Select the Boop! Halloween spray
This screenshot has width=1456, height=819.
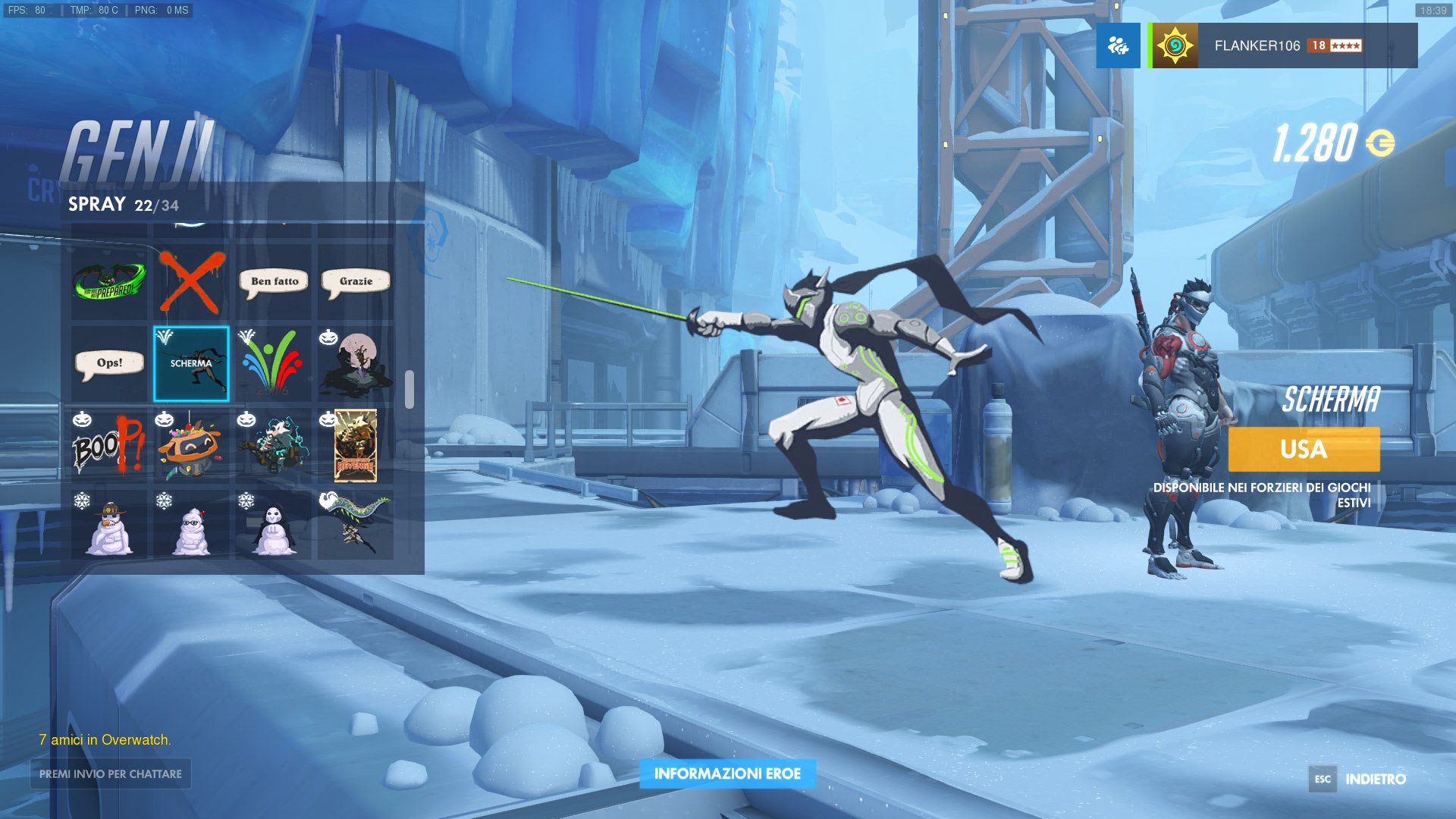[x=109, y=446]
